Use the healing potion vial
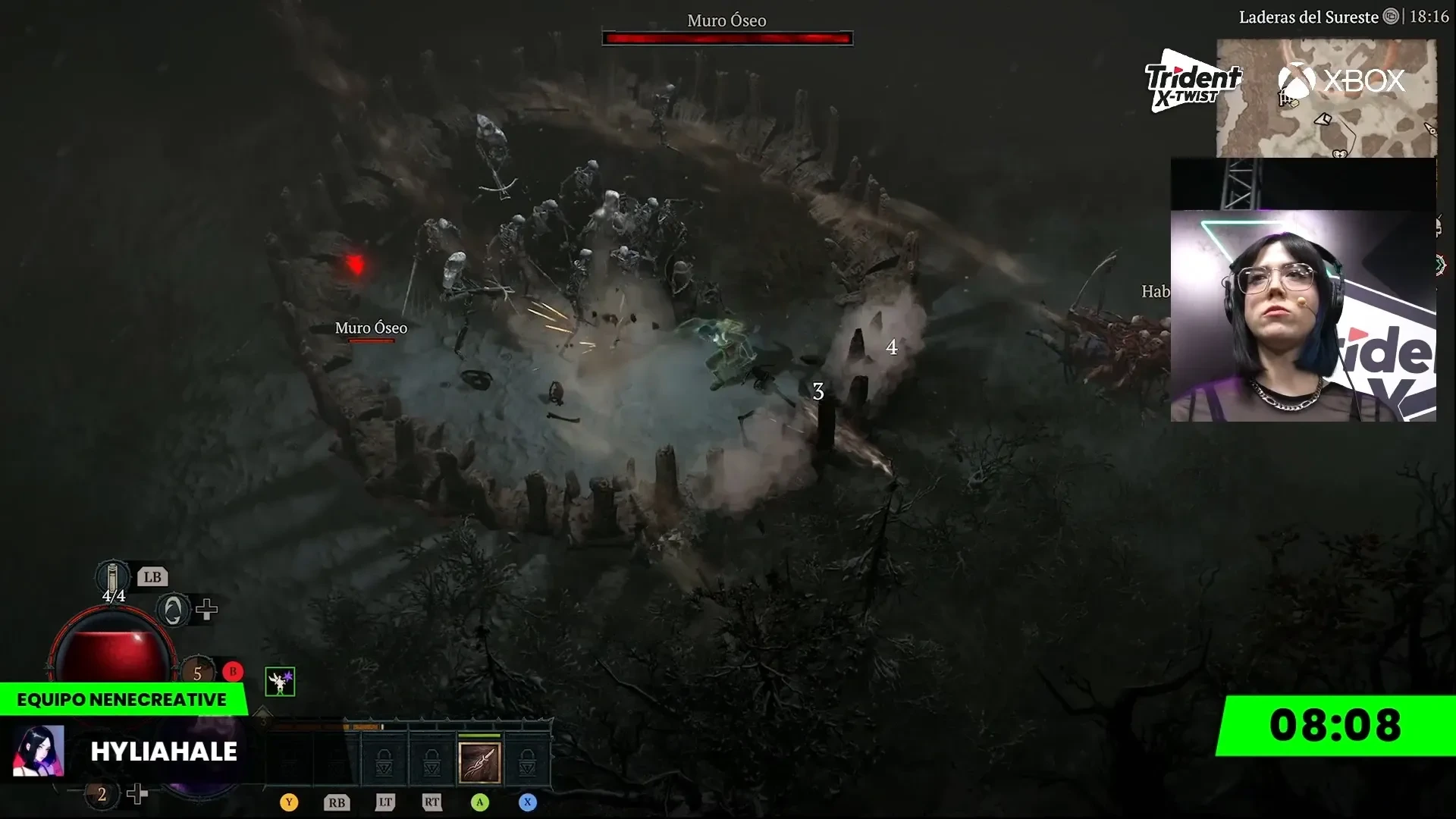The height and width of the screenshot is (819, 1456). coord(112,578)
